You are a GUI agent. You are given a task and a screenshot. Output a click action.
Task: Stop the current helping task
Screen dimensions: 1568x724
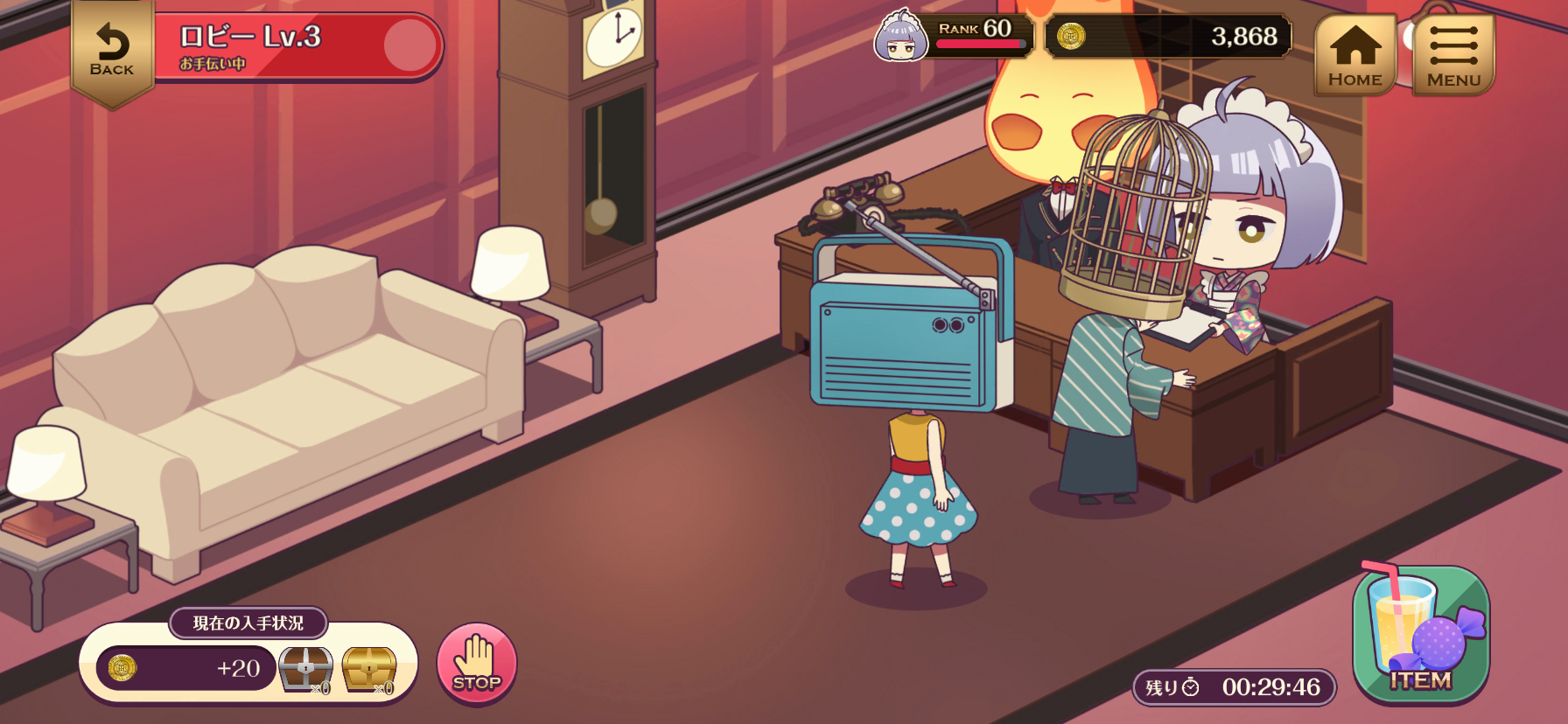[x=477, y=664]
